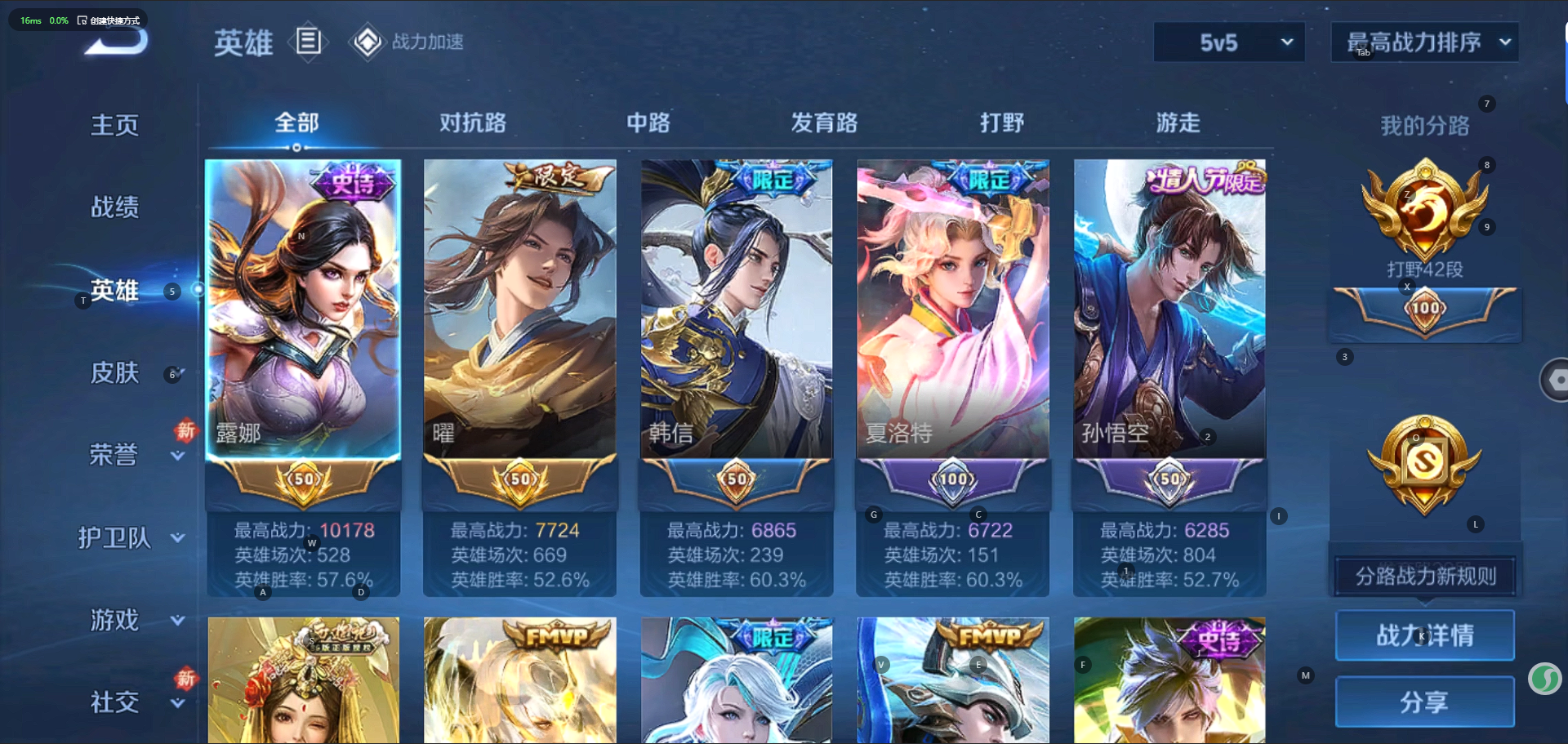Open the 战绩 match record section
Screen dimensions: 1568x744
[x=114, y=207]
